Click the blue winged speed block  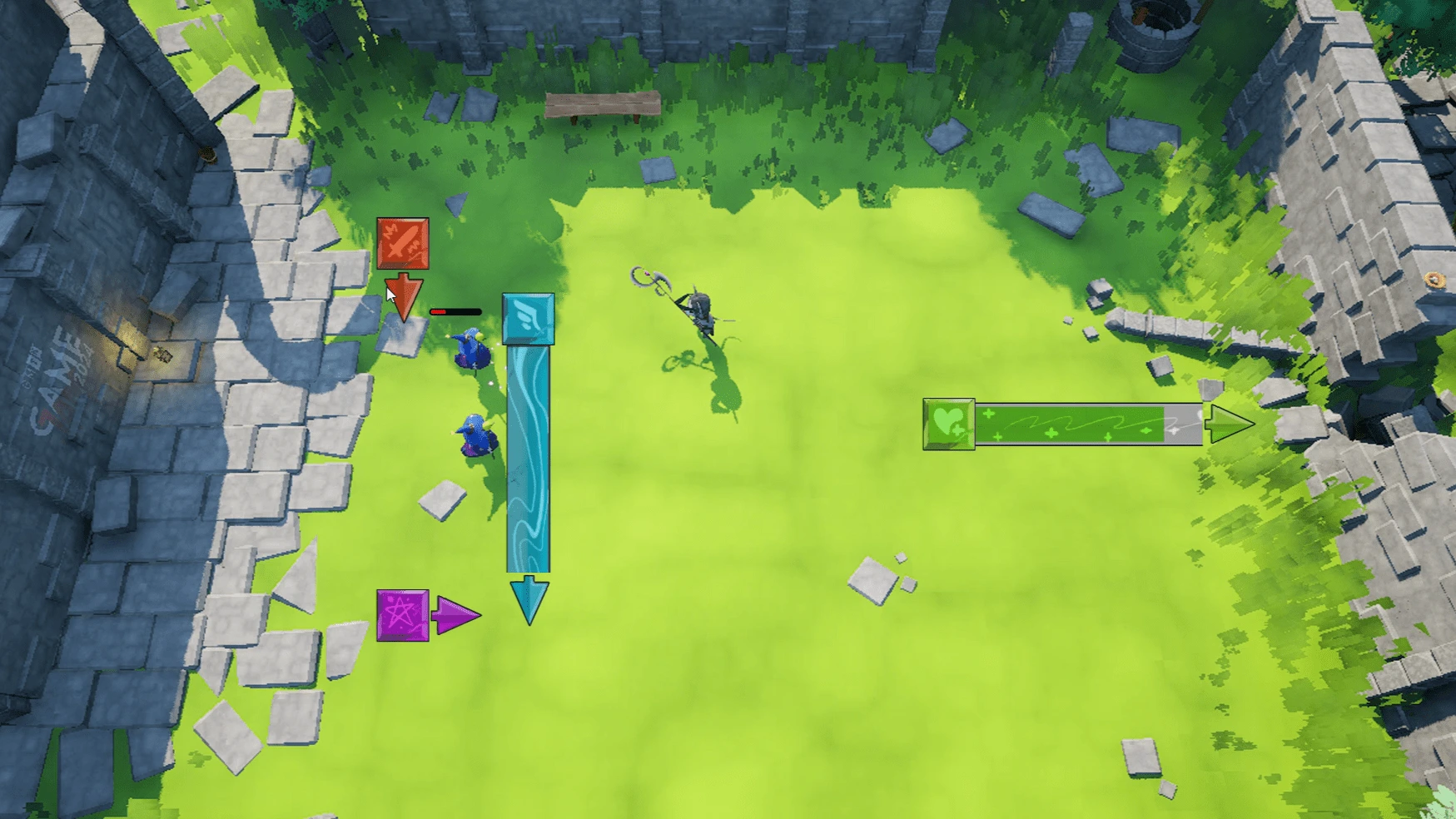529,319
